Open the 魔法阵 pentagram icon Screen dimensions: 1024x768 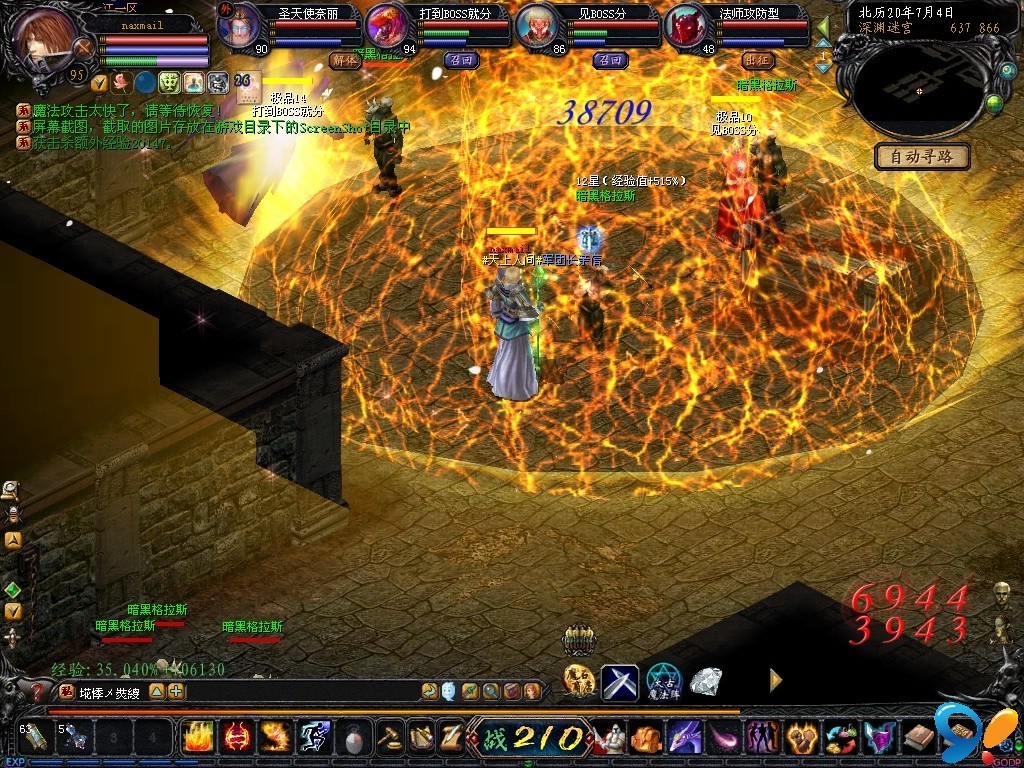(662, 682)
